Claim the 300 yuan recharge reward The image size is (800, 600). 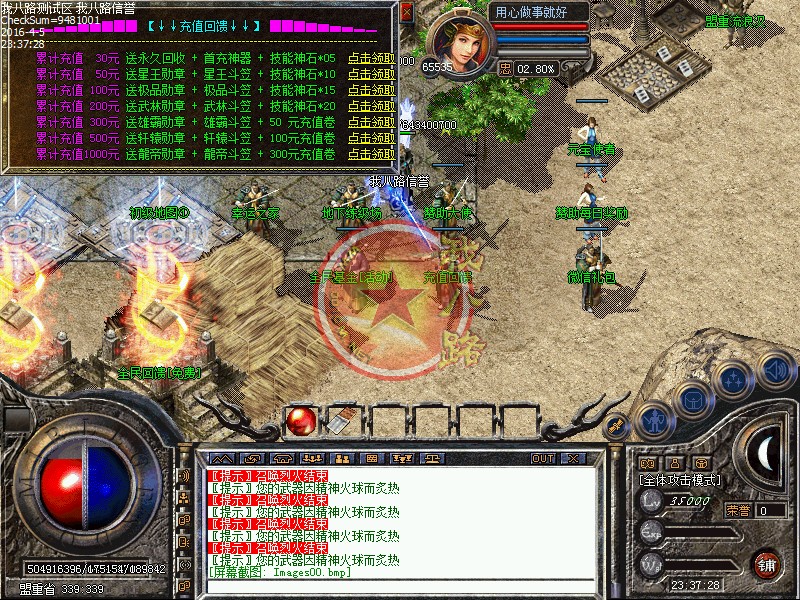pyautogui.click(x=370, y=123)
